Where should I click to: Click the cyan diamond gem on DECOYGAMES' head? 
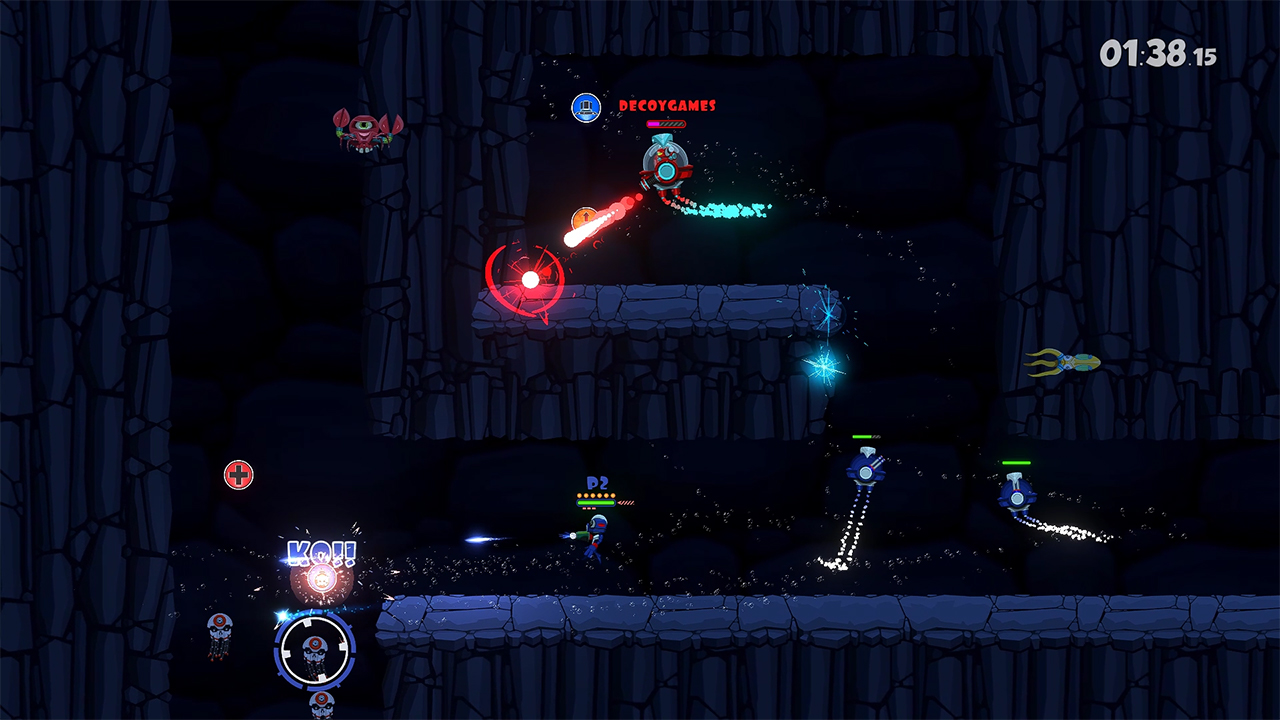pyautogui.click(x=661, y=139)
